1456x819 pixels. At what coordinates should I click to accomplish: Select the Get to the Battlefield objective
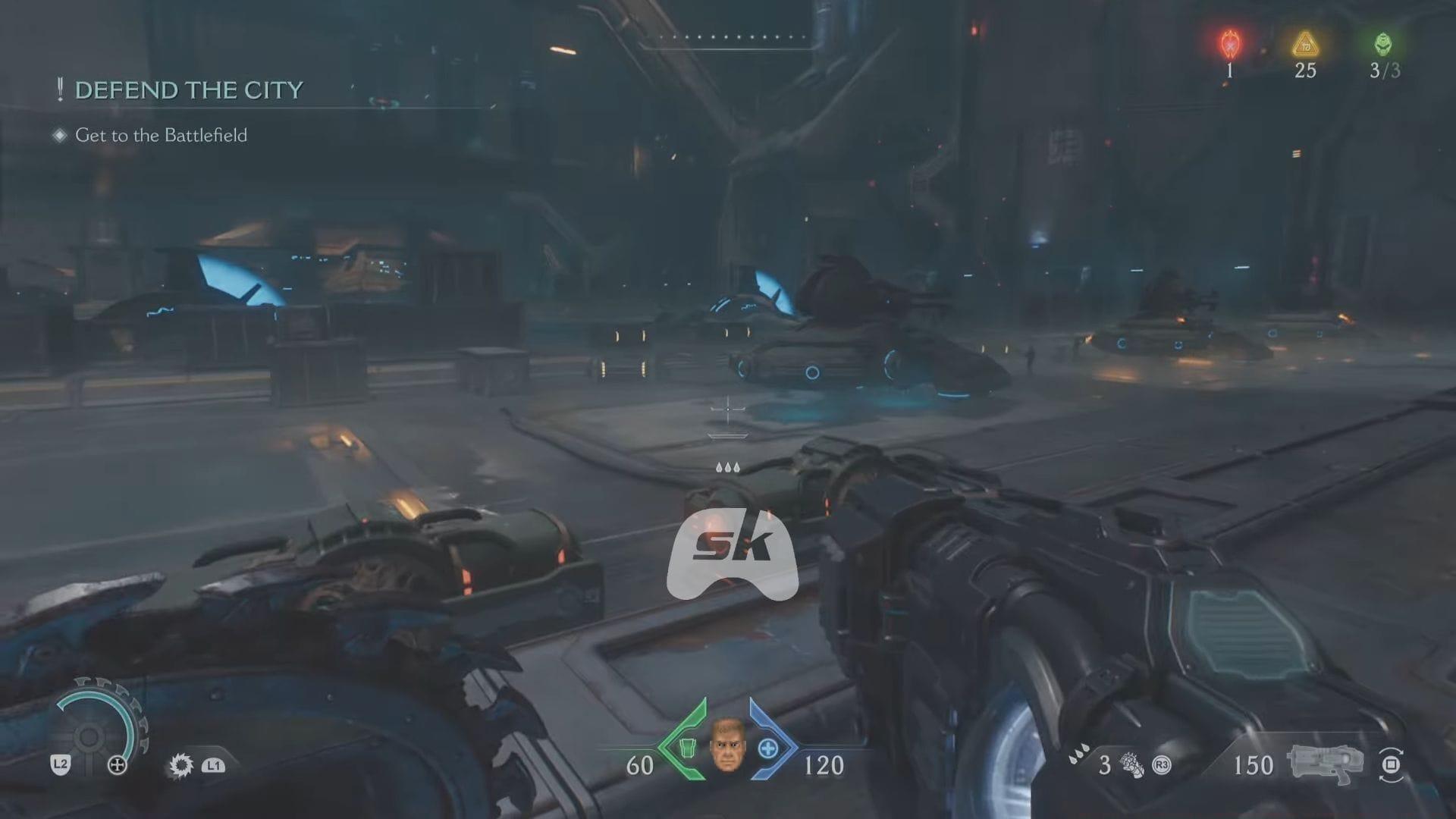tap(161, 135)
